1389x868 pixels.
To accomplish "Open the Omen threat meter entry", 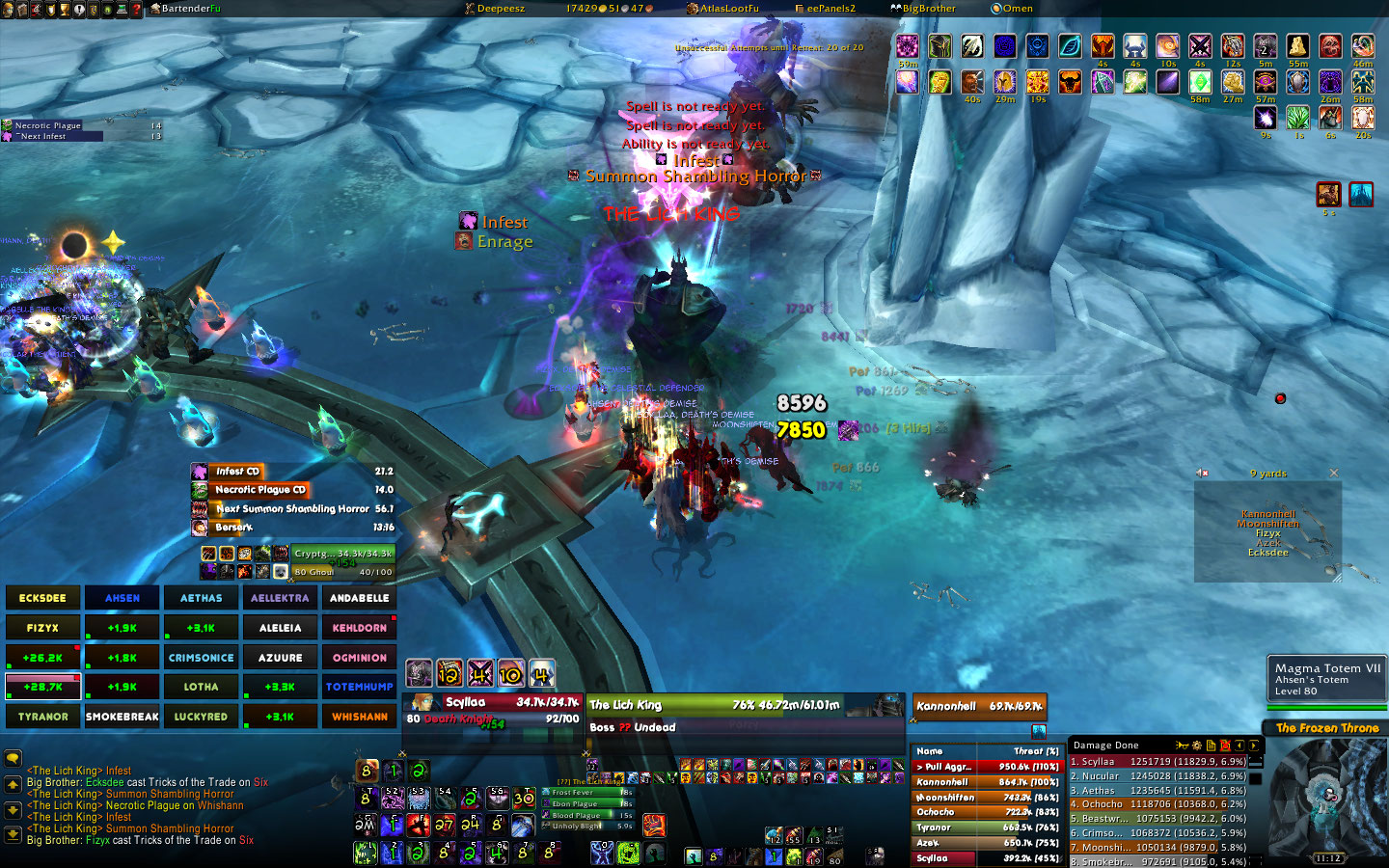I will click(x=1017, y=9).
